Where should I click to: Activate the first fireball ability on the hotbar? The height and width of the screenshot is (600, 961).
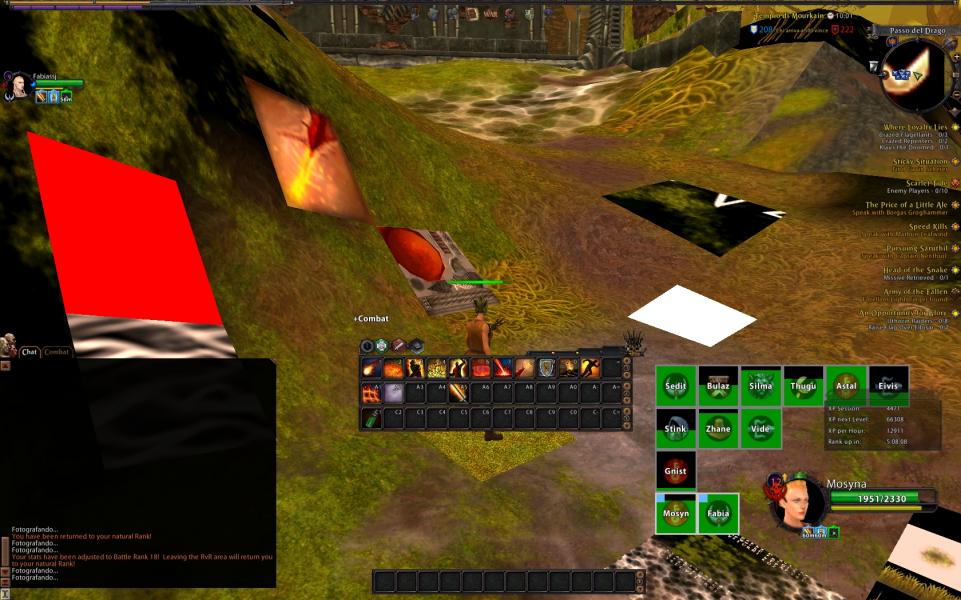click(x=369, y=368)
